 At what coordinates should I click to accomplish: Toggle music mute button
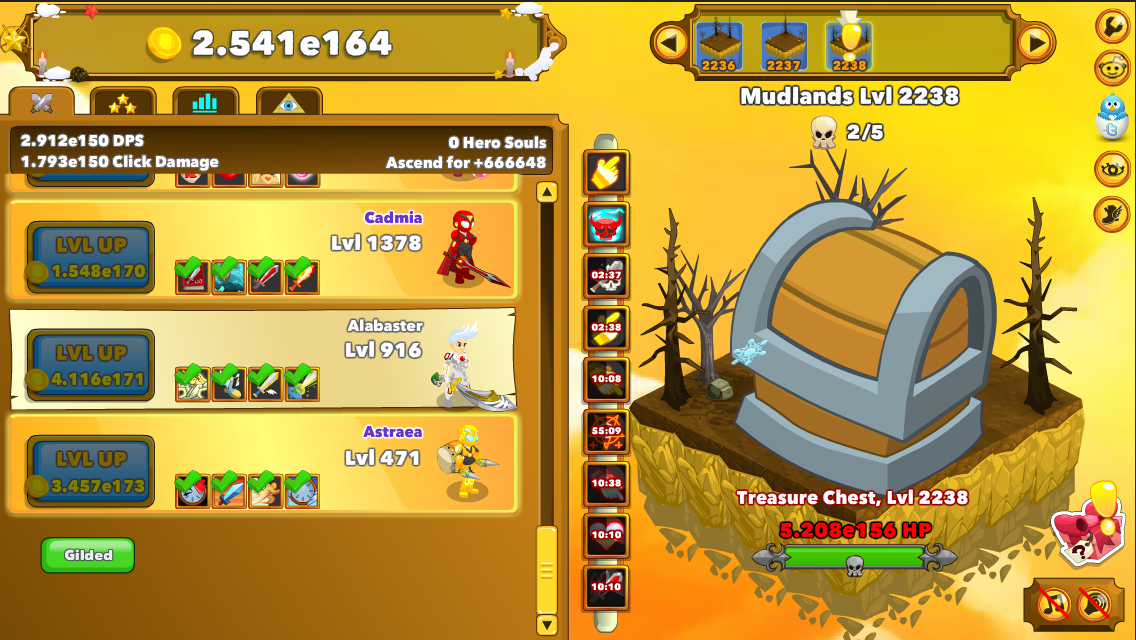(x=1054, y=603)
